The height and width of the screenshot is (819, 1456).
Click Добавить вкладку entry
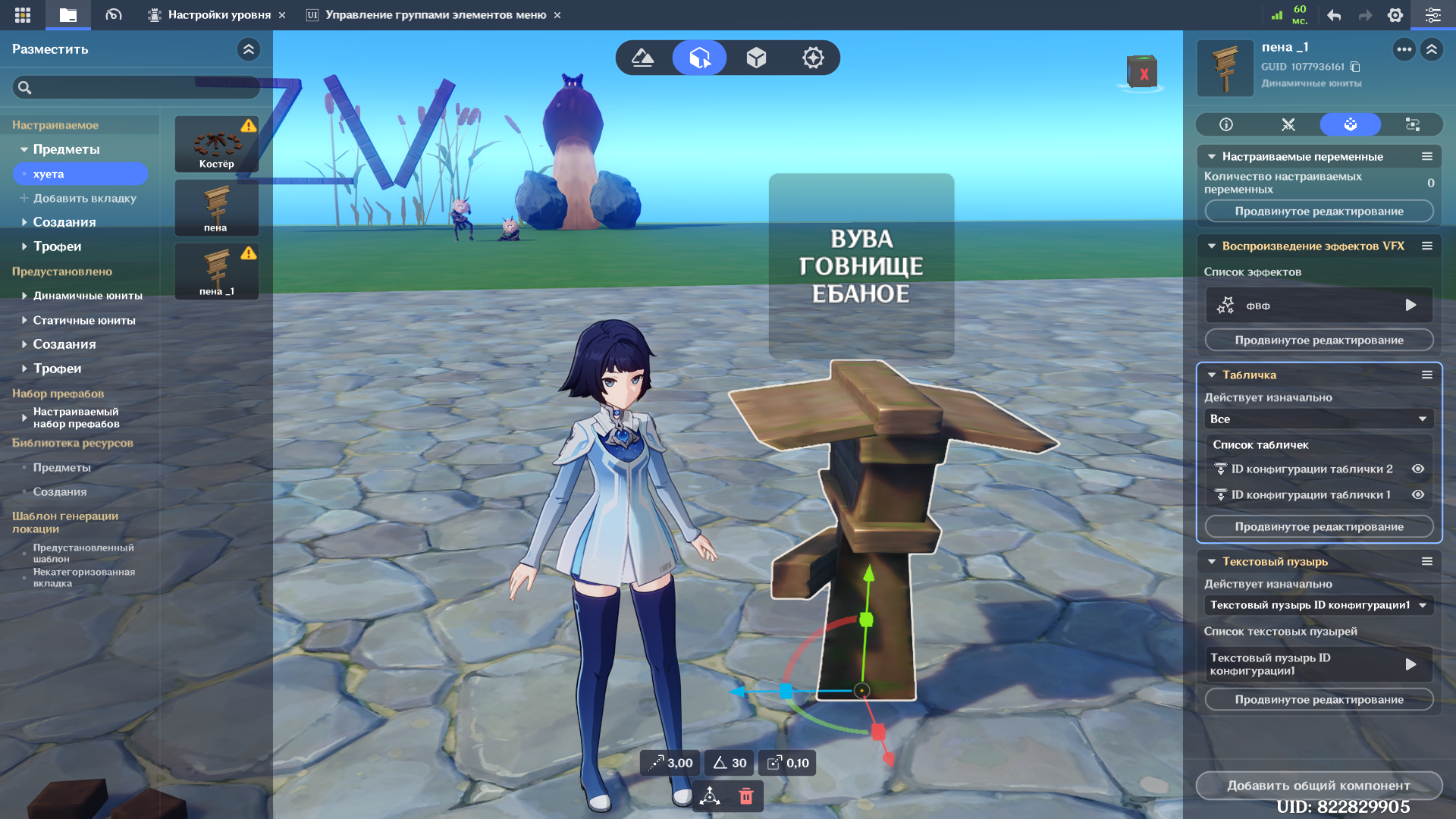[x=84, y=199]
